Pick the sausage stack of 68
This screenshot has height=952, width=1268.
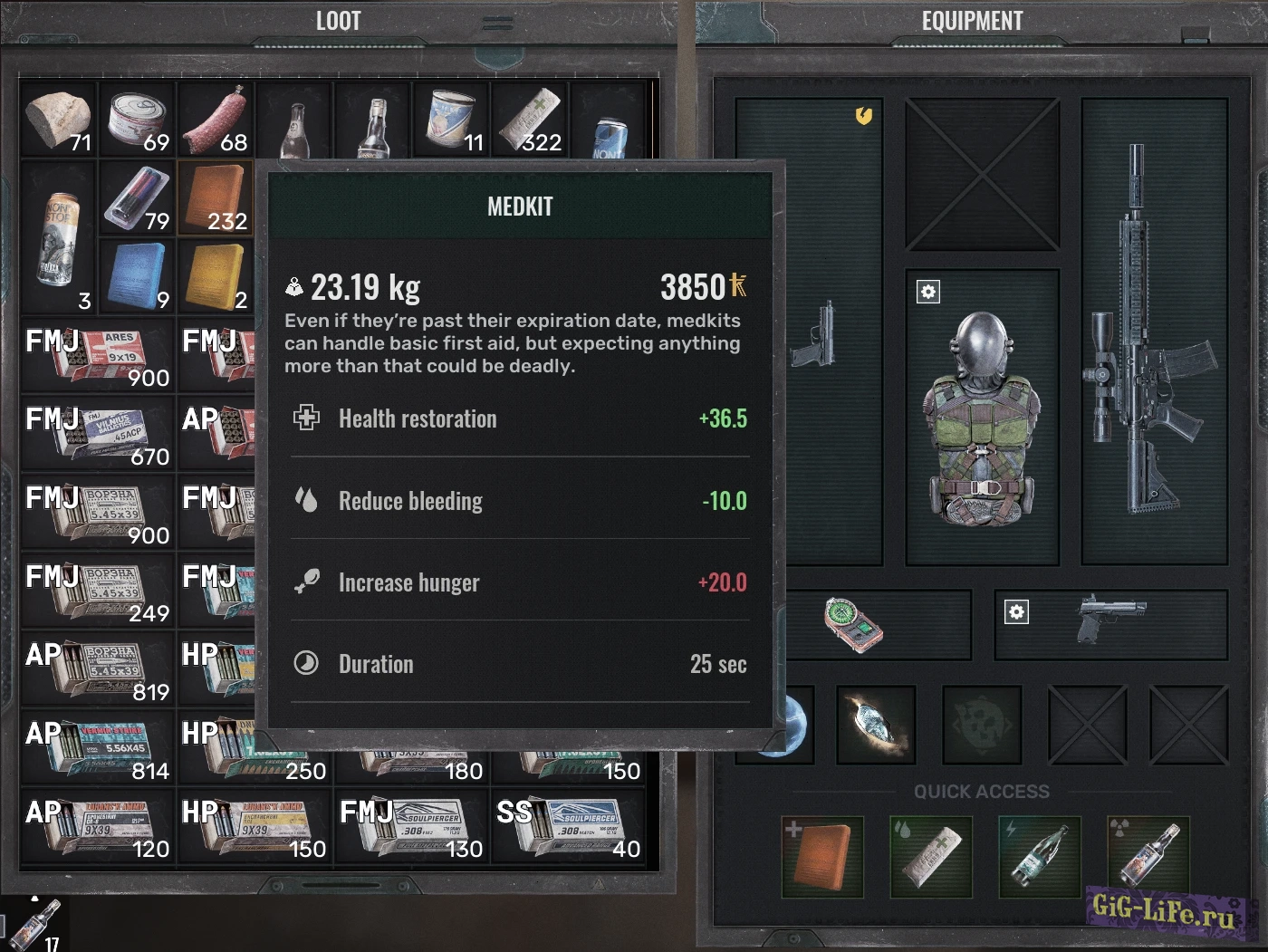tap(216, 120)
